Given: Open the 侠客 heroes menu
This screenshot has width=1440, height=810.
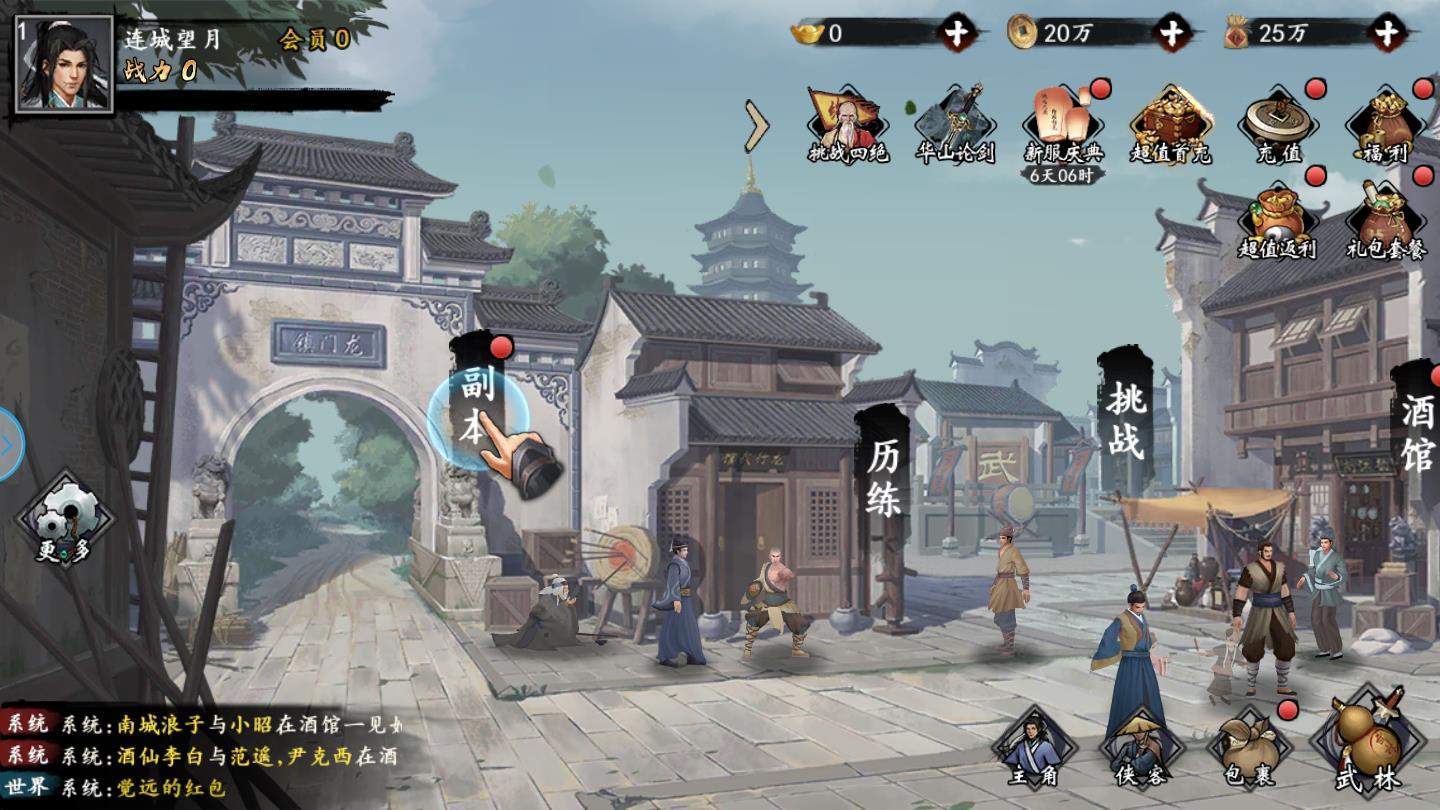Looking at the screenshot, I should click(1141, 750).
